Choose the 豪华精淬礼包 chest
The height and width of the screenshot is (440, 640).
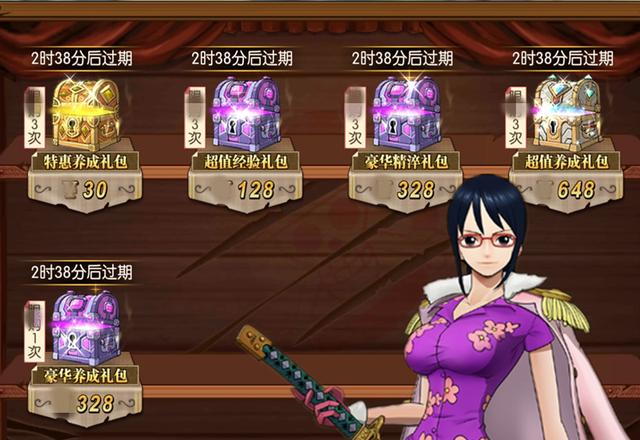click(x=405, y=111)
